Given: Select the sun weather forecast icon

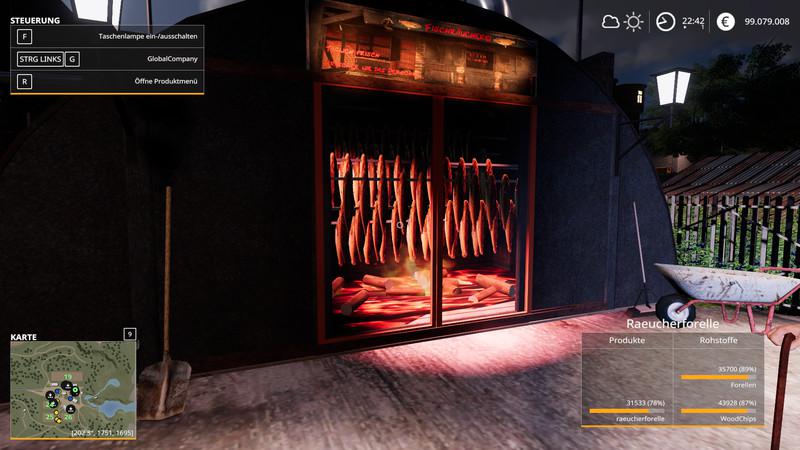Looking at the screenshot, I should 633,21.
